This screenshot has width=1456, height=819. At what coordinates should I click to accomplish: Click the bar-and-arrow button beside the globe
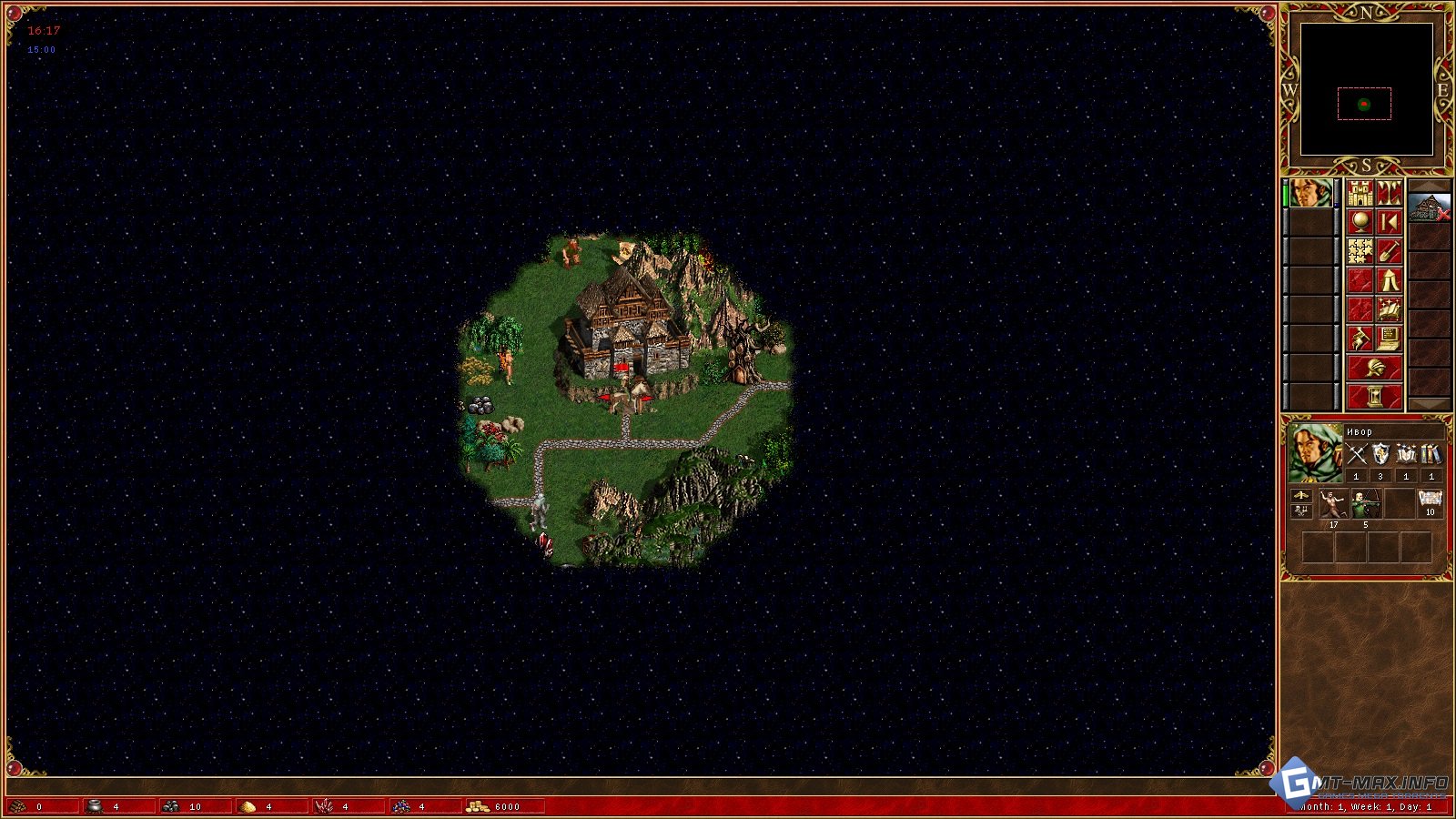[1389, 223]
